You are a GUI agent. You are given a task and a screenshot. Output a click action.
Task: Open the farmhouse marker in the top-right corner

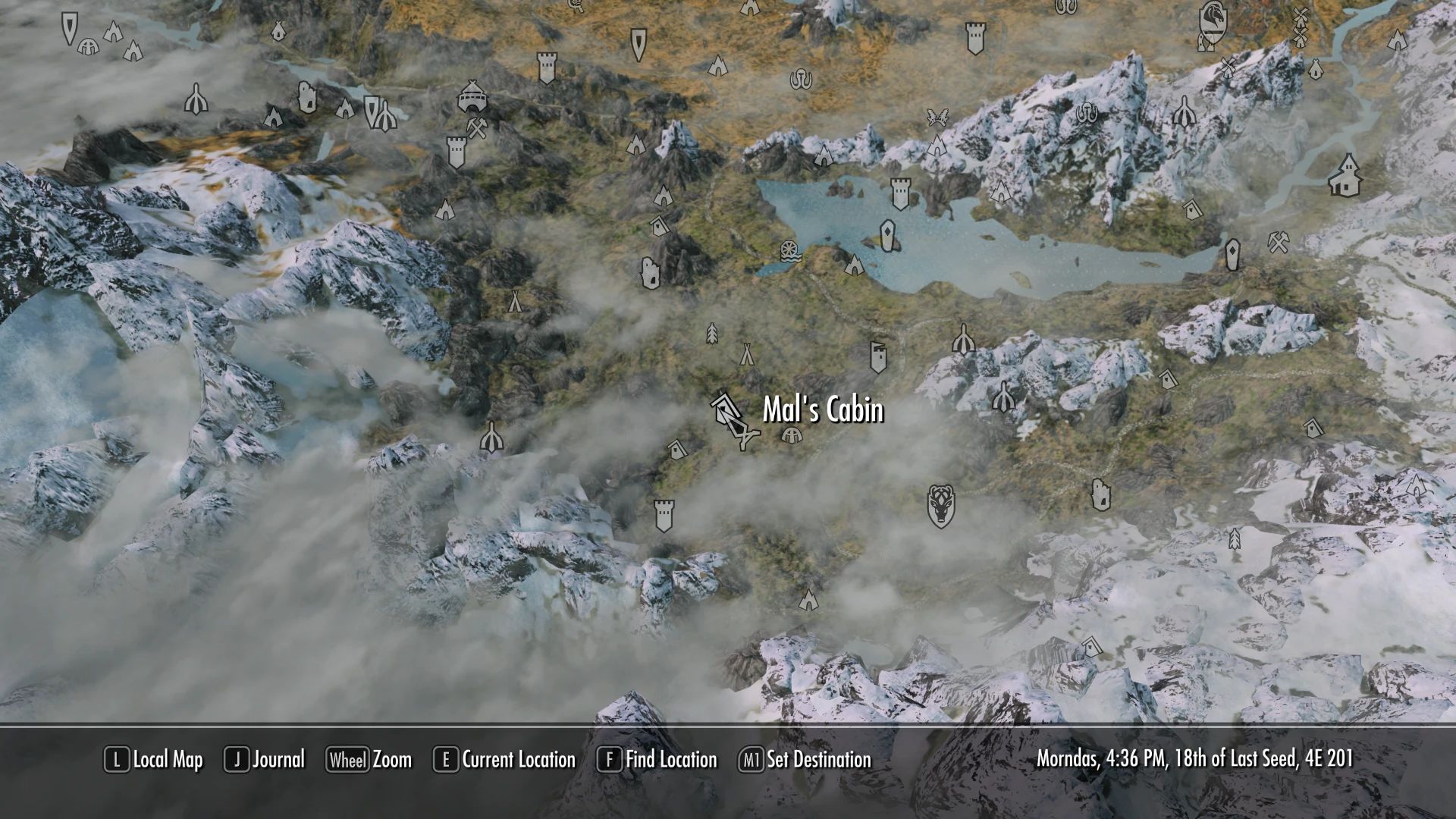tap(1346, 176)
